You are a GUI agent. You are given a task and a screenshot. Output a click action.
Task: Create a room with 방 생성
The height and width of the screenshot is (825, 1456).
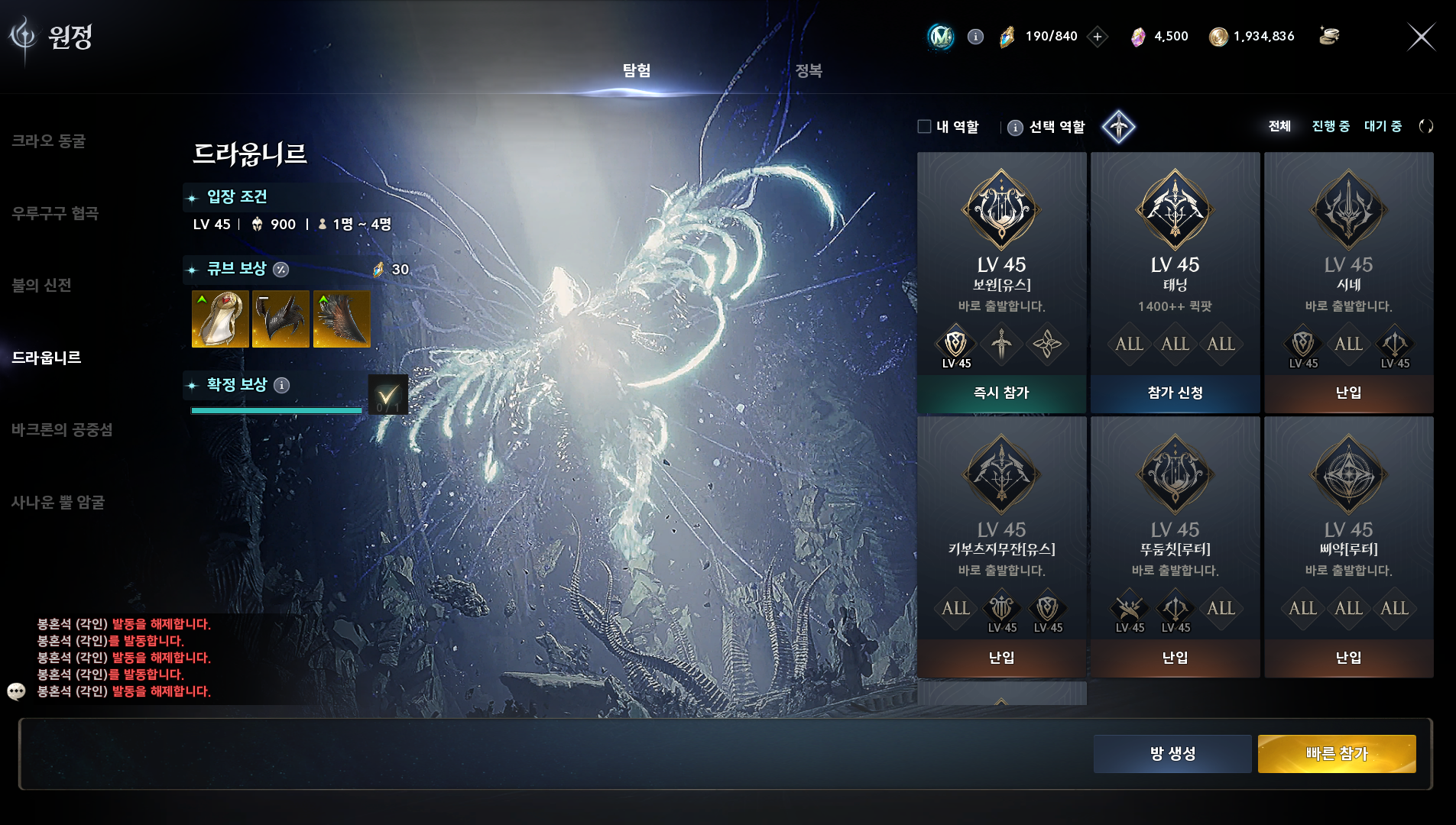click(x=1172, y=754)
